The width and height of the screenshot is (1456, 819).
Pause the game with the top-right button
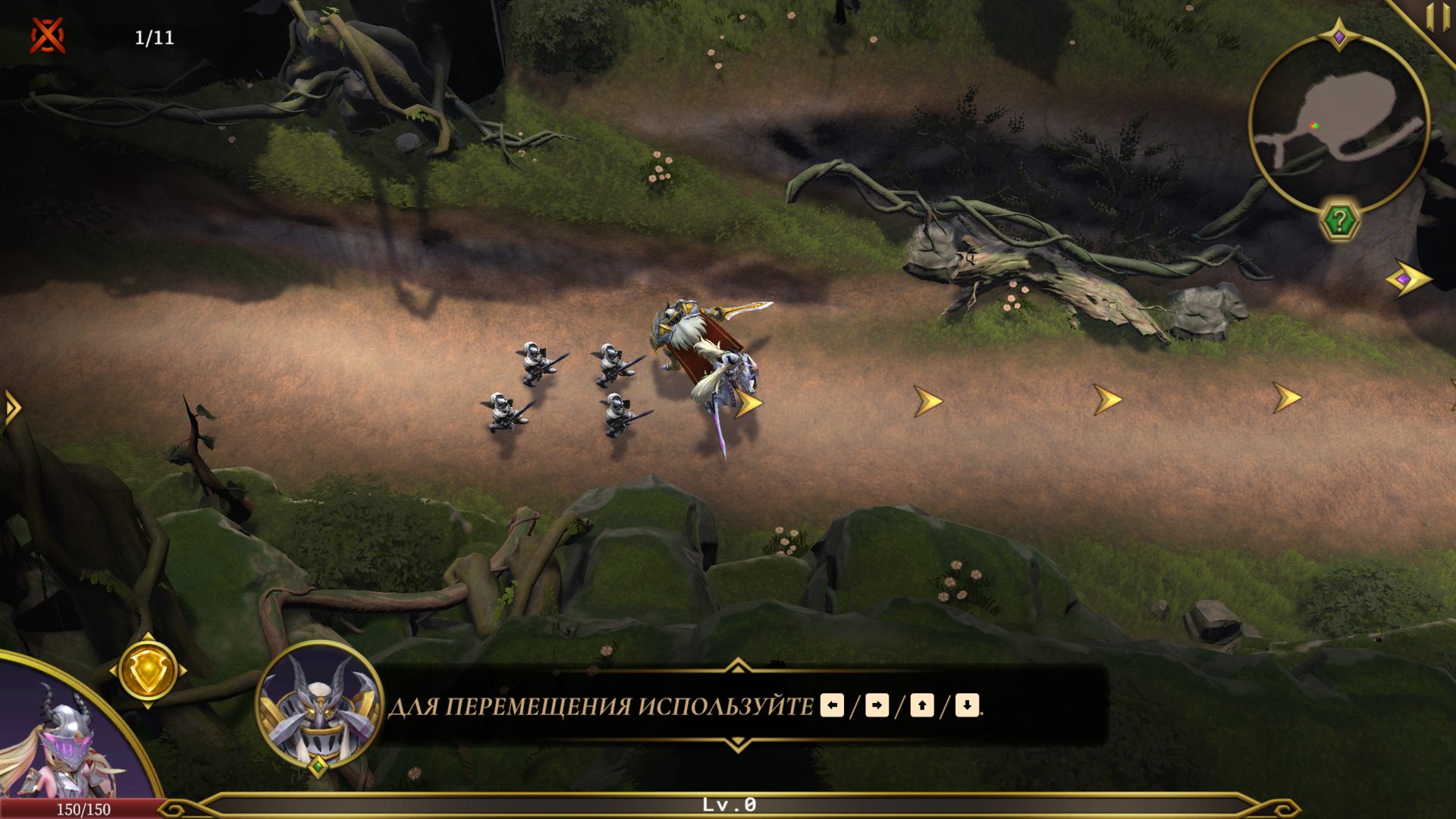click(1436, 17)
